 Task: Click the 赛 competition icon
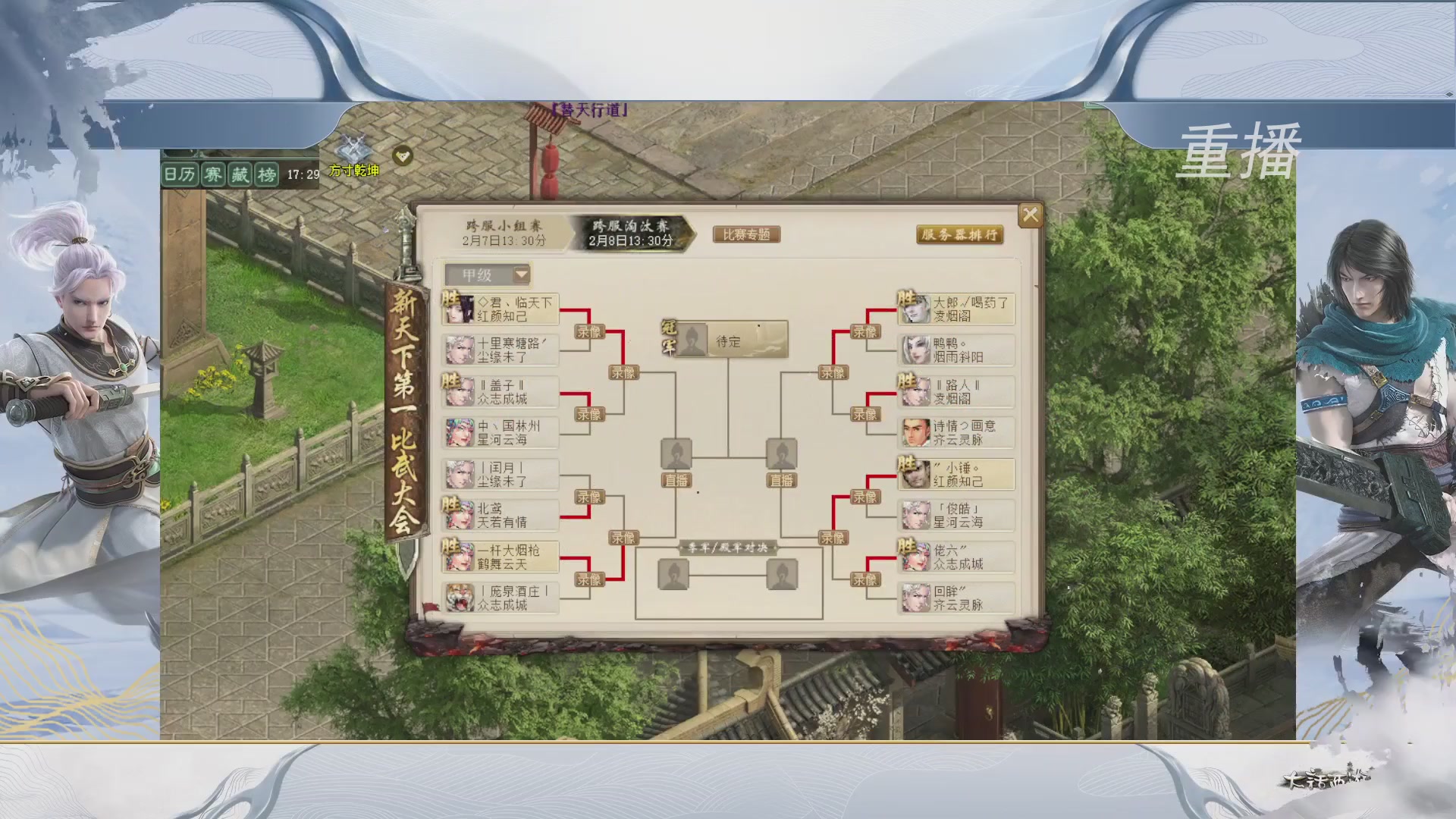215,176
